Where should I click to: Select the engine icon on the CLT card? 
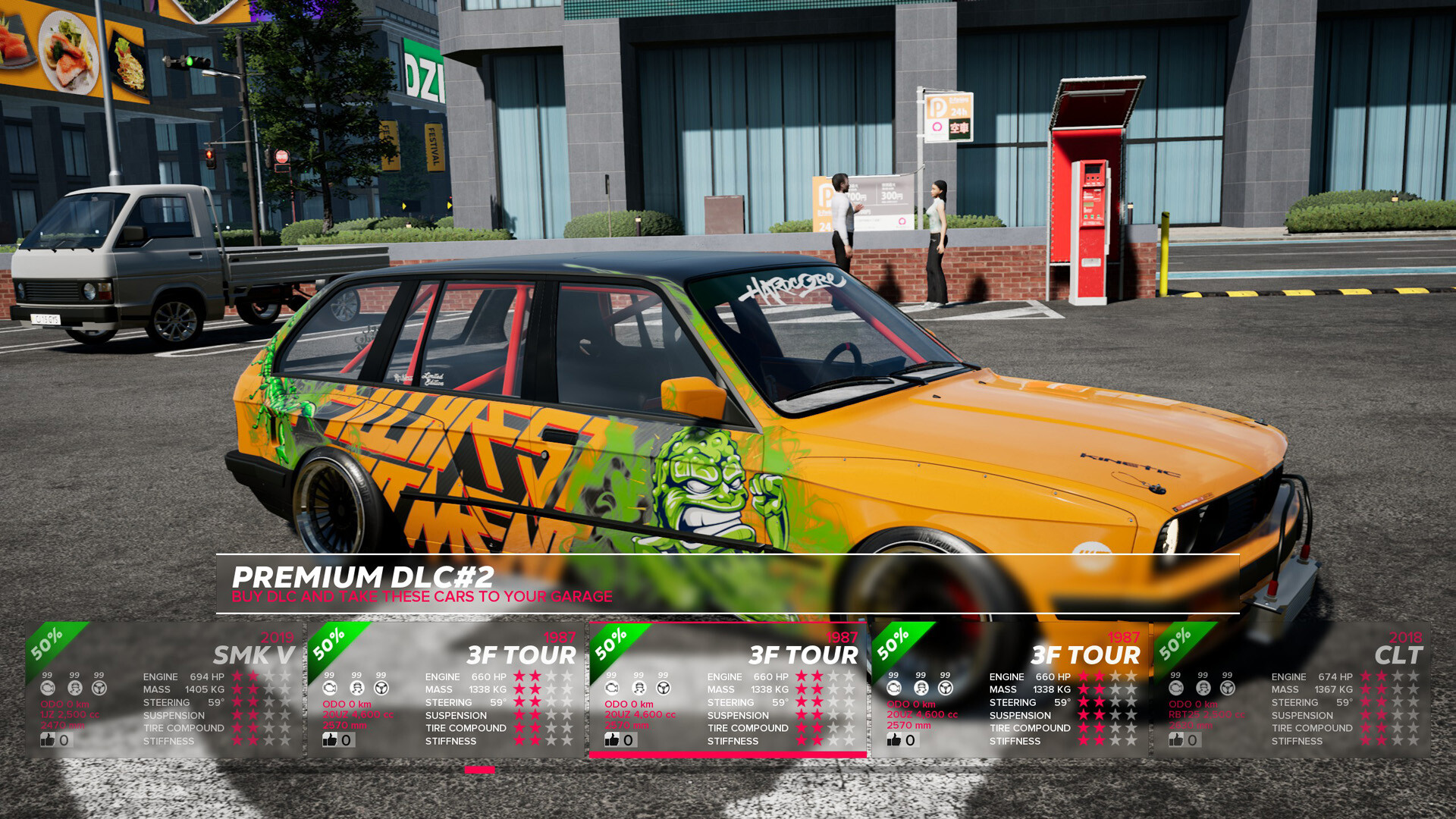1175,689
